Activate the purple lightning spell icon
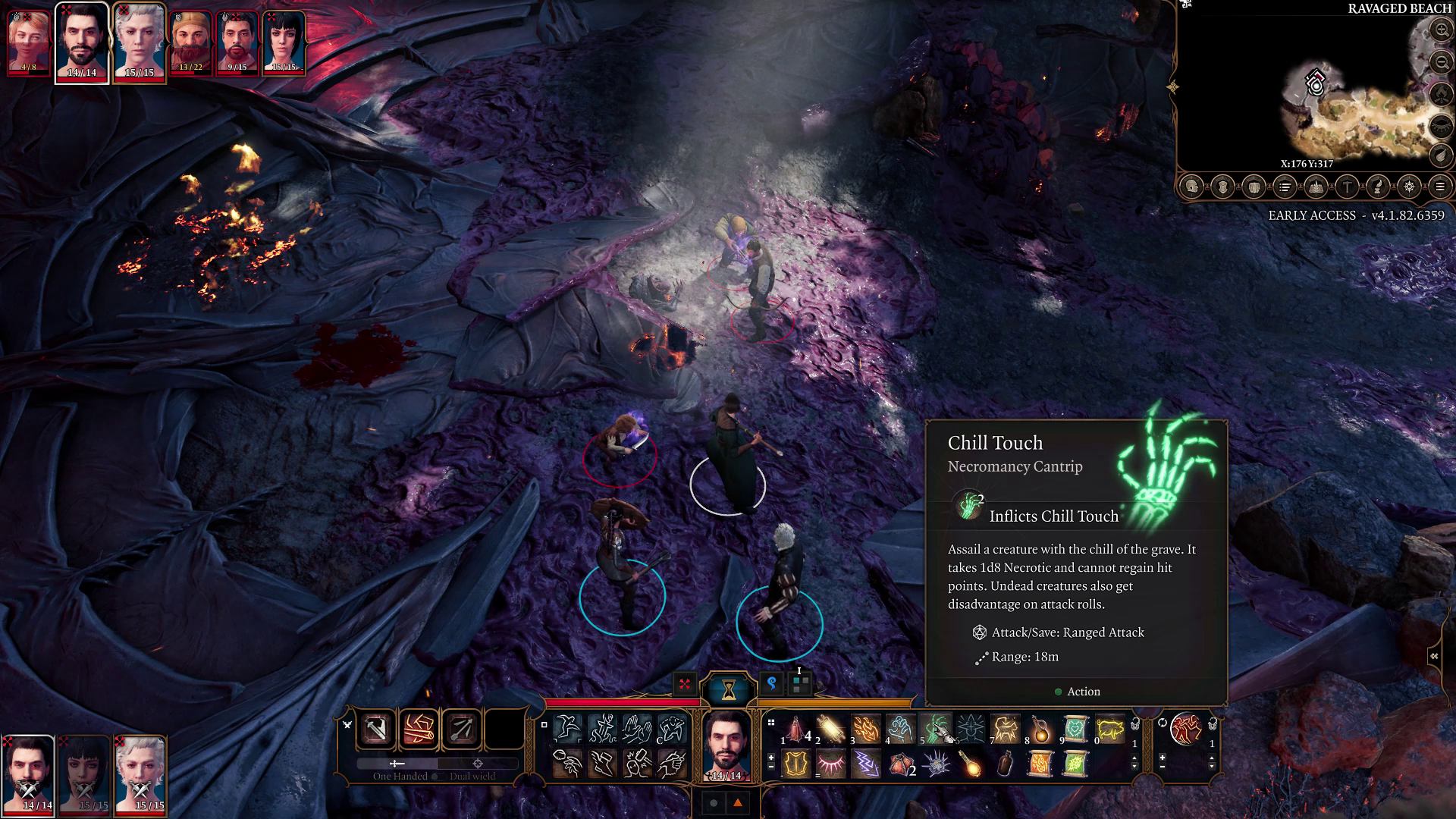This screenshot has width=1456, height=819. 865,764
